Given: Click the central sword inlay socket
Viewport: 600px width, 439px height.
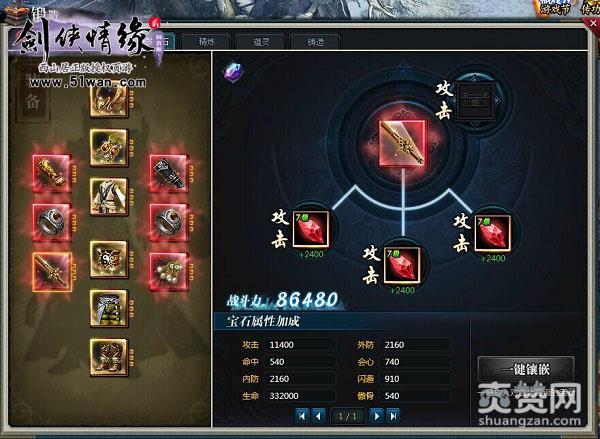Looking at the screenshot, I should click(x=402, y=143).
